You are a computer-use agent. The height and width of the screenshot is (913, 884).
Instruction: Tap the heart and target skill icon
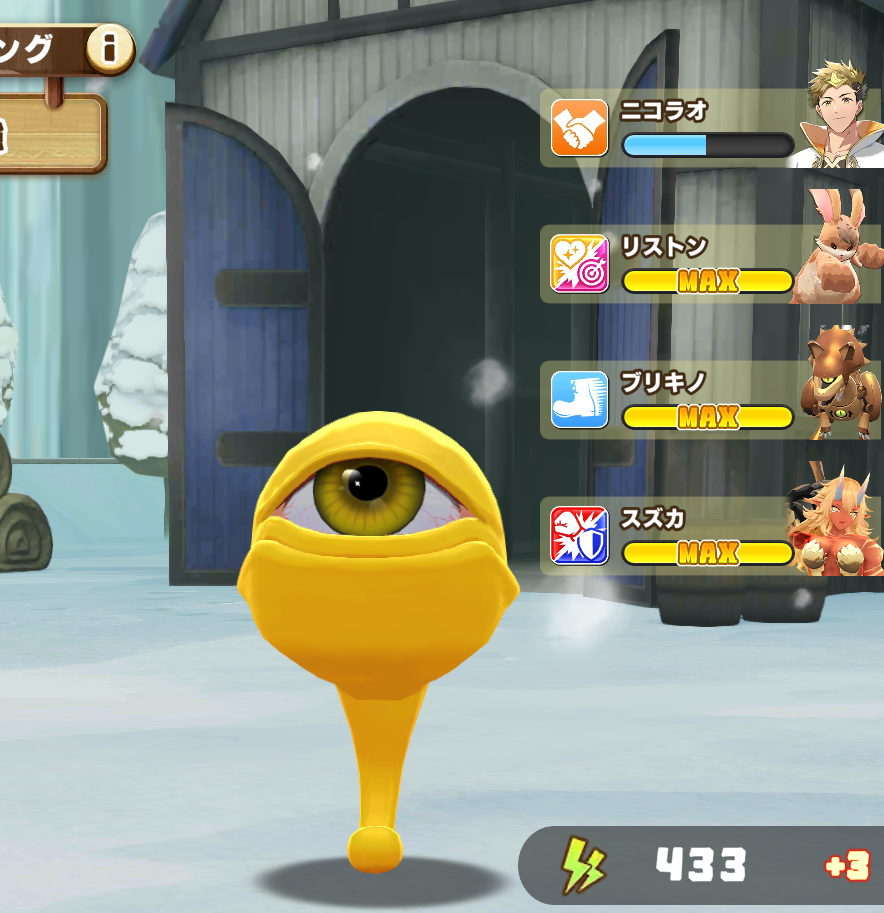click(579, 264)
